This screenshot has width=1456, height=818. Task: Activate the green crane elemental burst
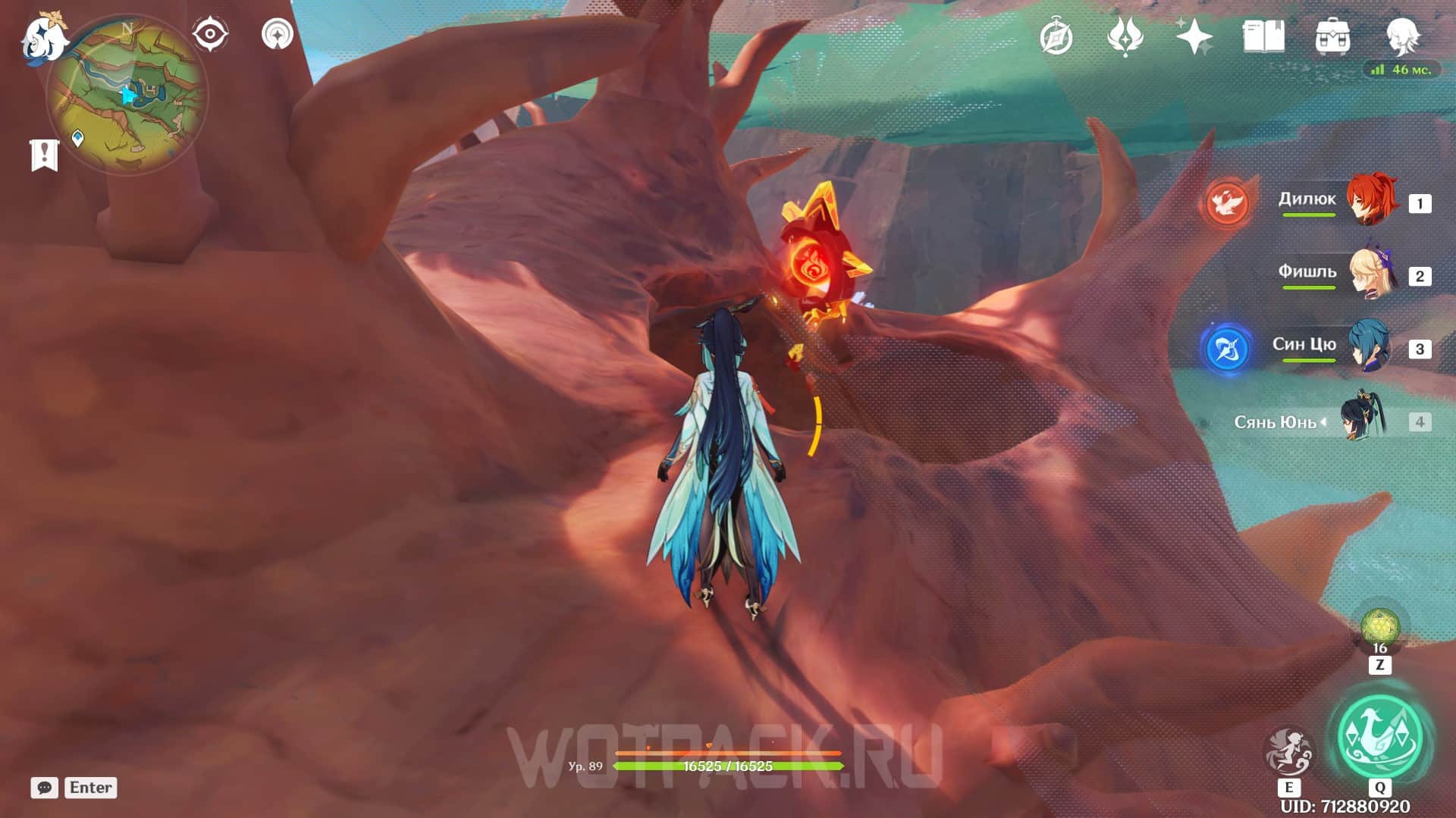click(1379, 737)
